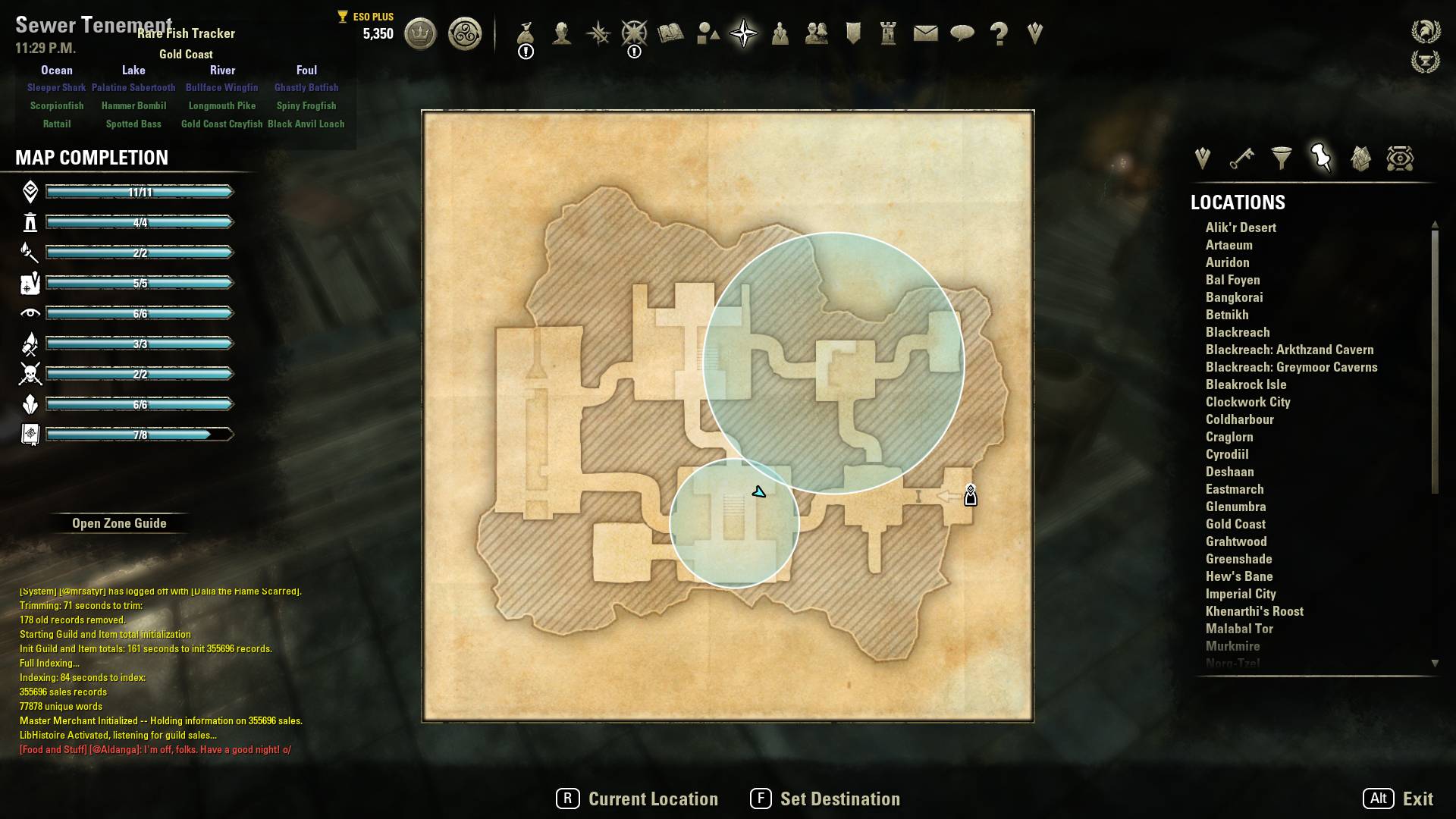Show the antiquities eye tab
The height and width of the screenshot is (819, 1456).
(x=1400, y=158)
